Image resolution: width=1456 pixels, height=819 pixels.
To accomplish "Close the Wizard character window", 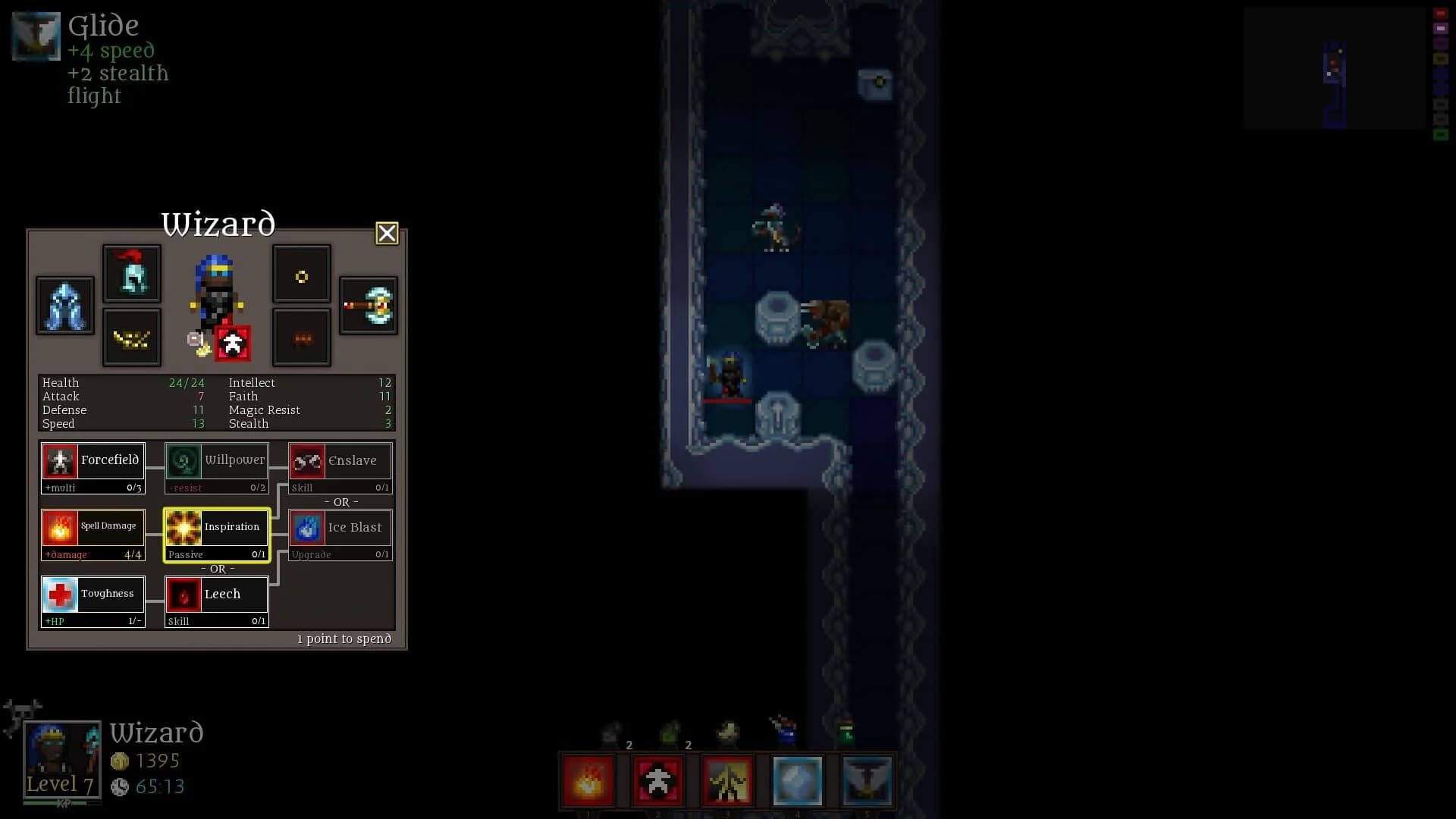I will 388,233.
